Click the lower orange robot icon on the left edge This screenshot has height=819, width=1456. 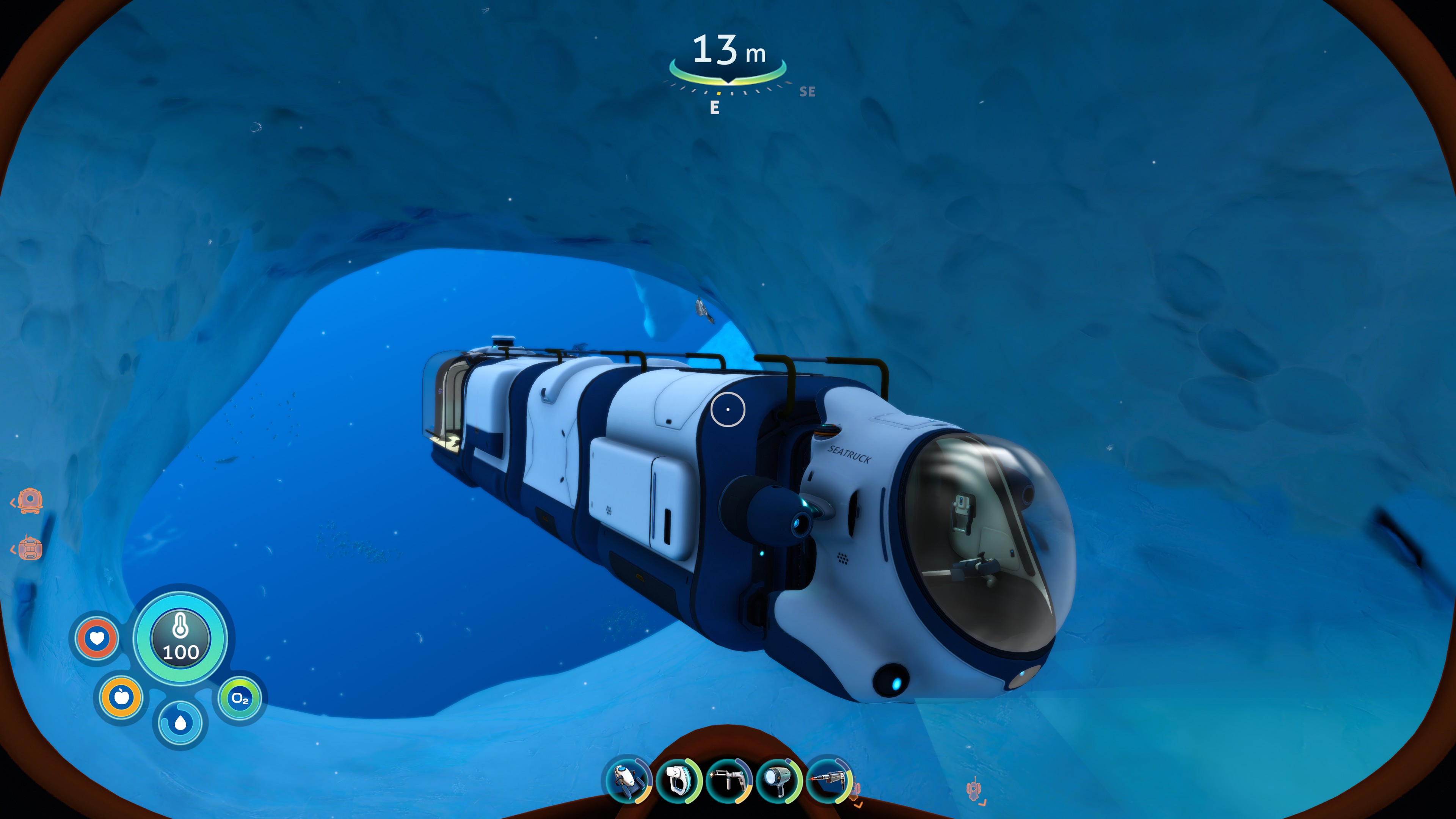click(x=31, y=549)
